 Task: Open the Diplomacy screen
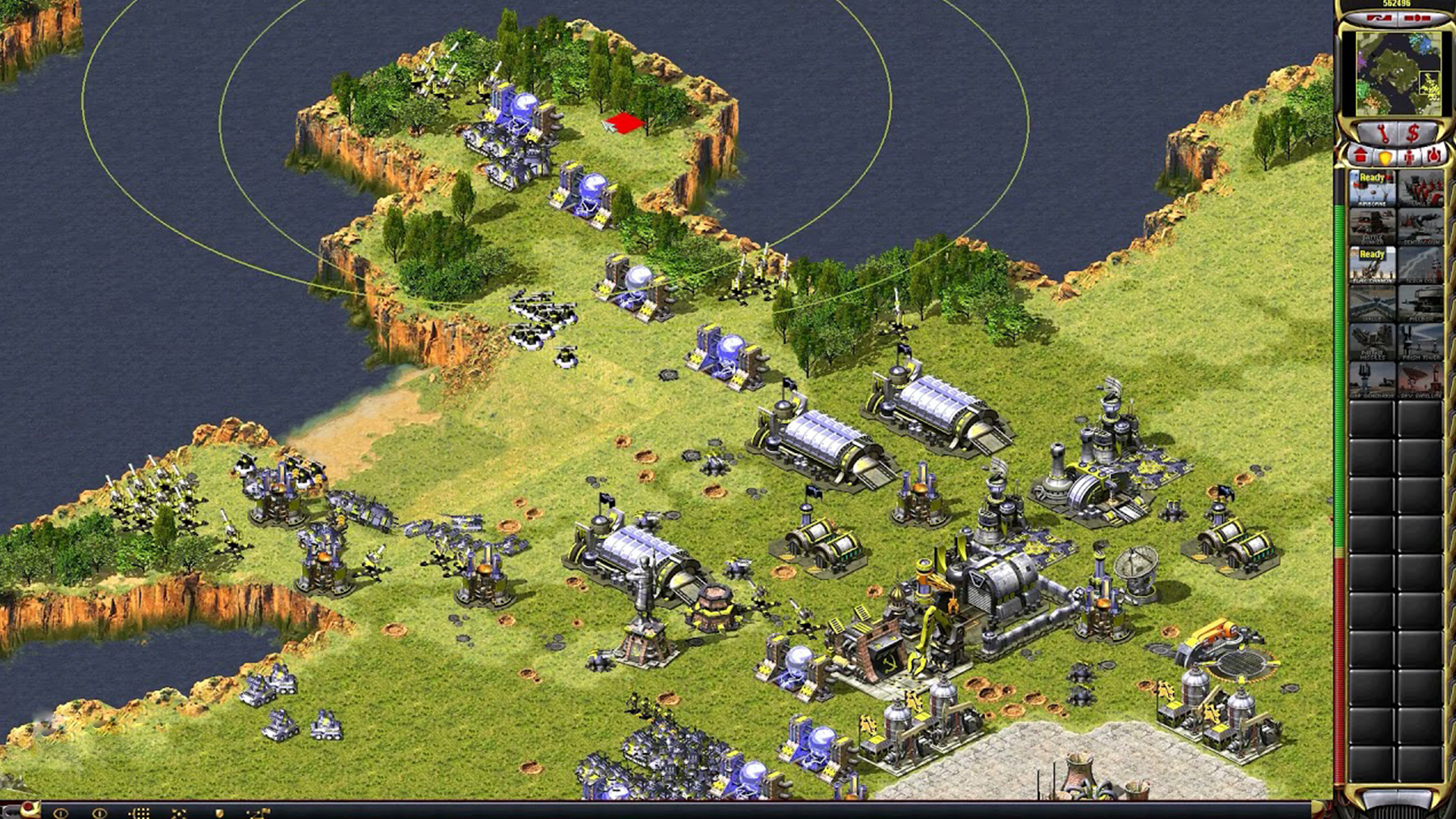(x=1379, y=17)
